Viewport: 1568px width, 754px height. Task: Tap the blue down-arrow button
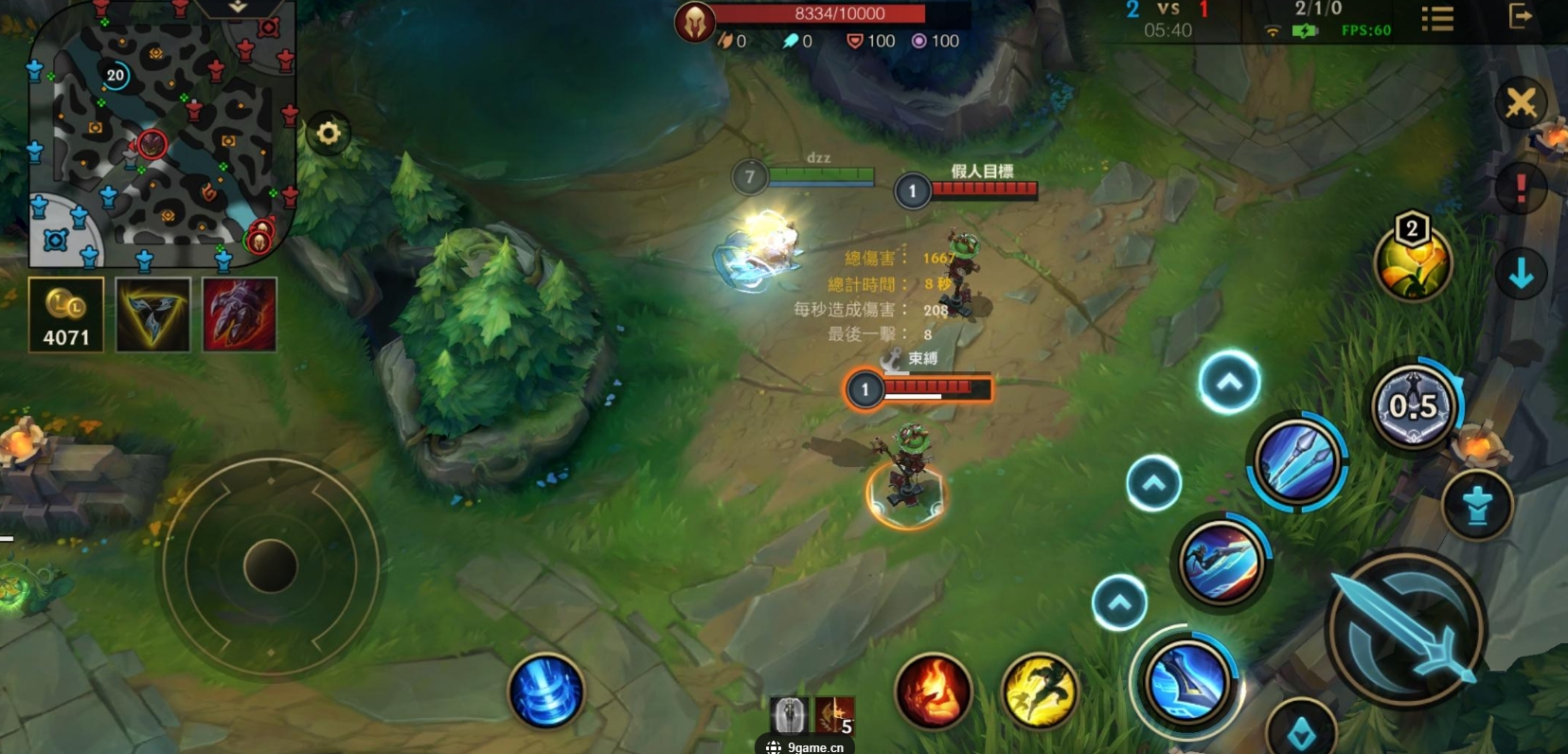(1521, 274)
